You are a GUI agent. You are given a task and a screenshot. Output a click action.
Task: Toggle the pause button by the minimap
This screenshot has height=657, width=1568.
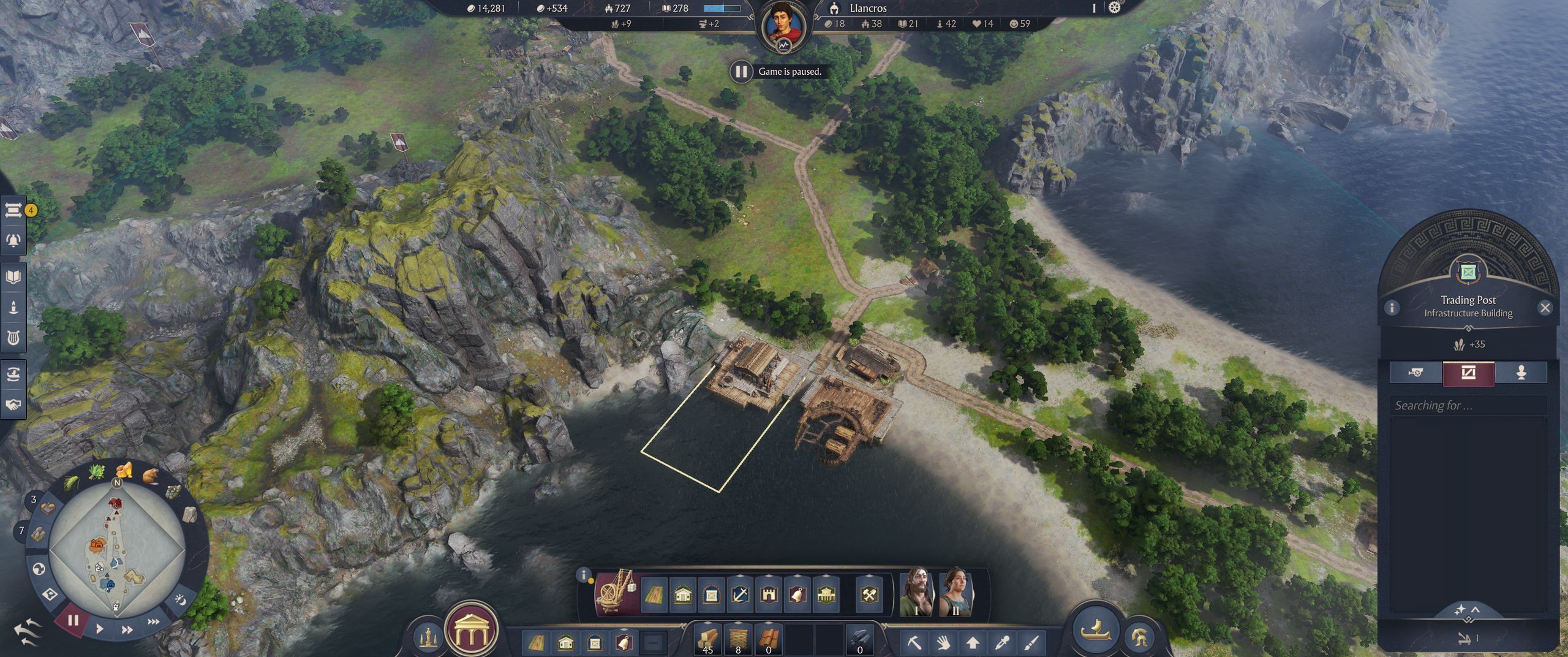[73, 620]
